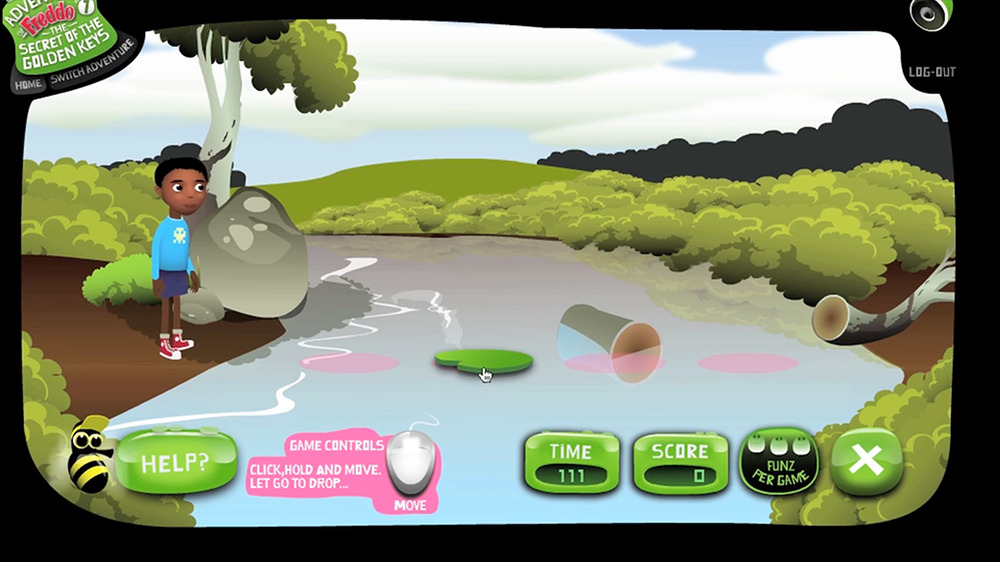Select the green lily pad
This screenshot has height=562, width=1000.
point(483,360)
